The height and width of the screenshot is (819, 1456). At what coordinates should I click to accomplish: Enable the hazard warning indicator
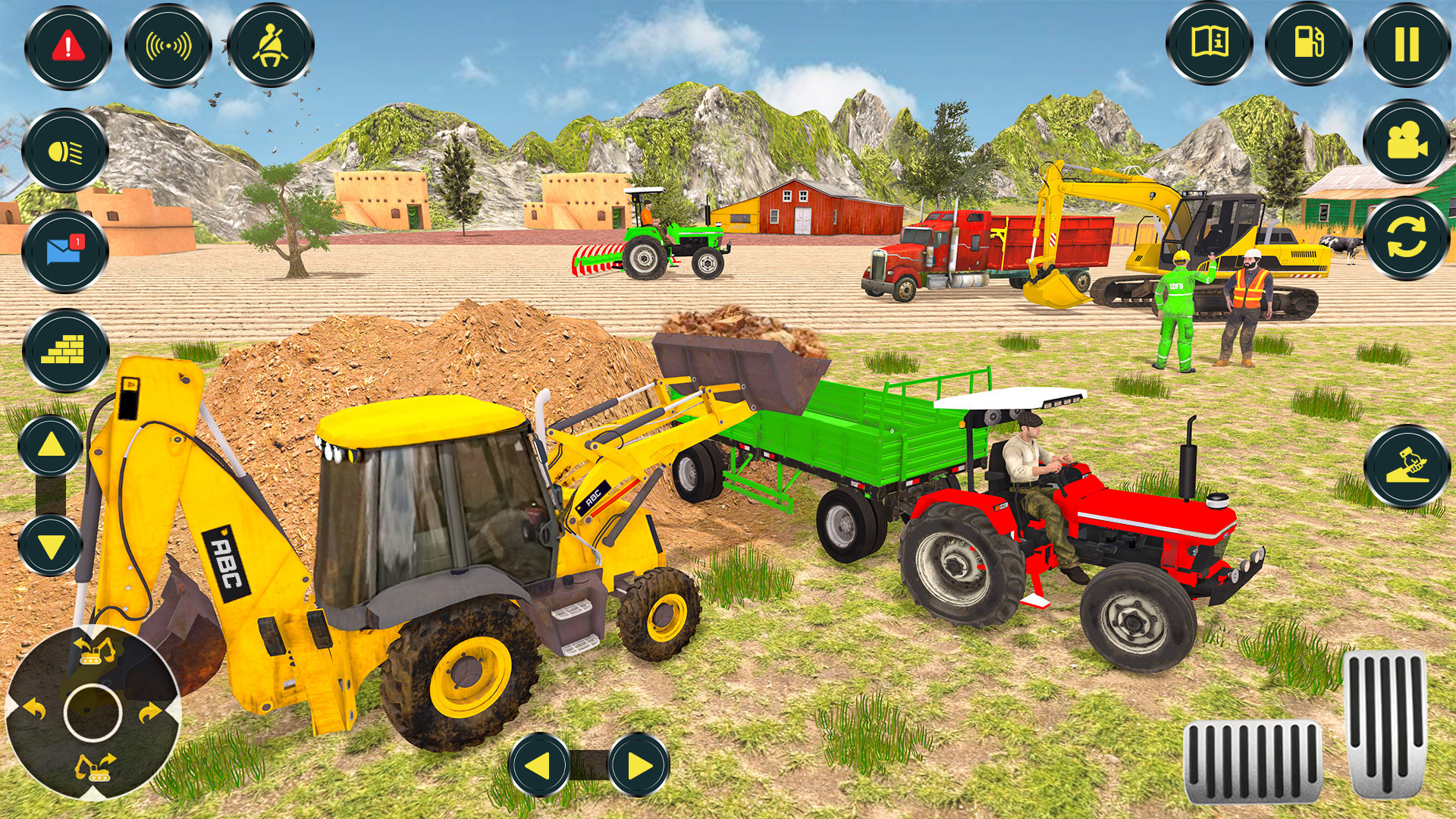click(x=67, y=47)
